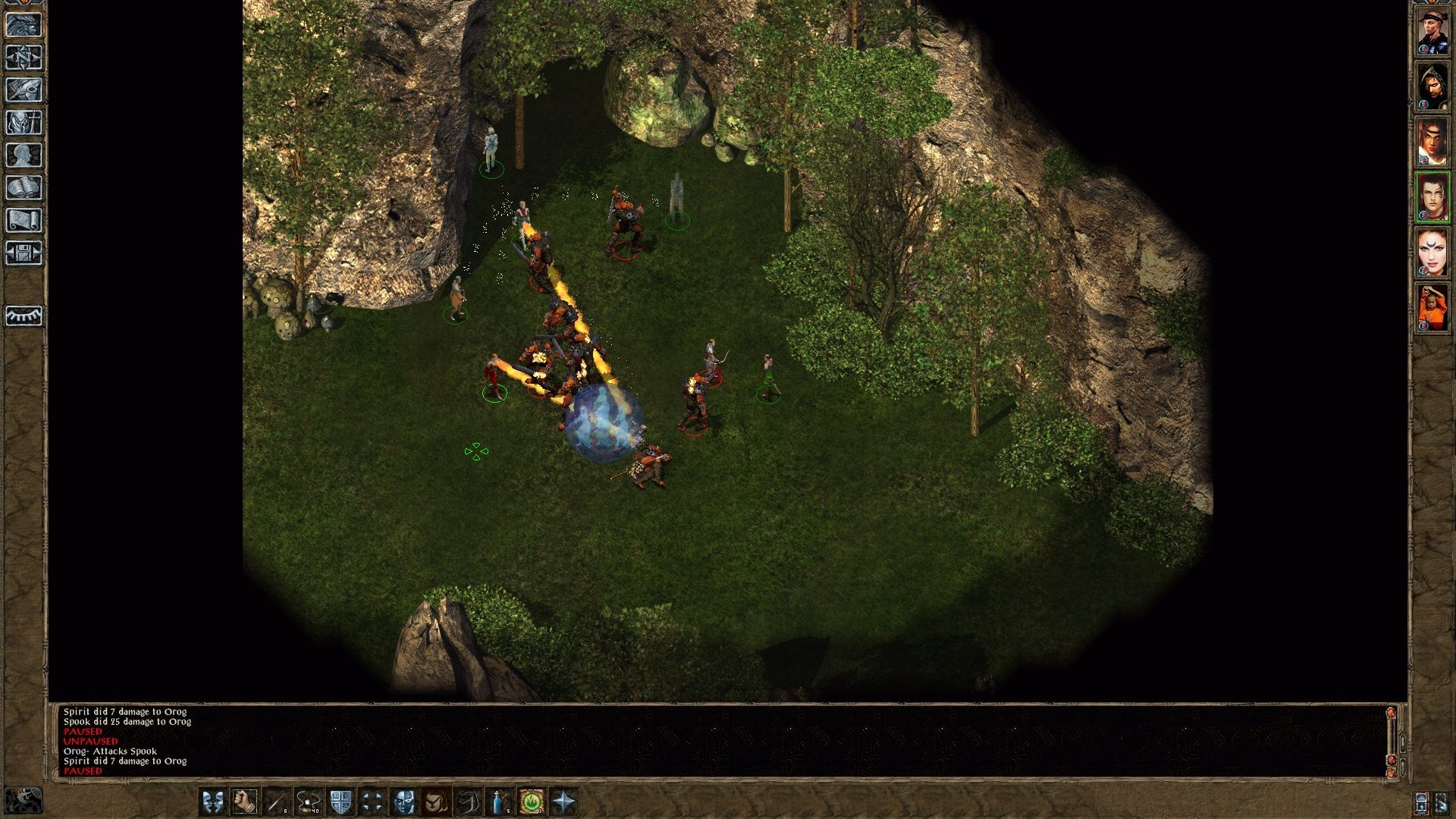Image resolution: width=1456 pixels, height=819 pixels.
Task: Use the blue potion quick item
Action: tap(500, 802)
